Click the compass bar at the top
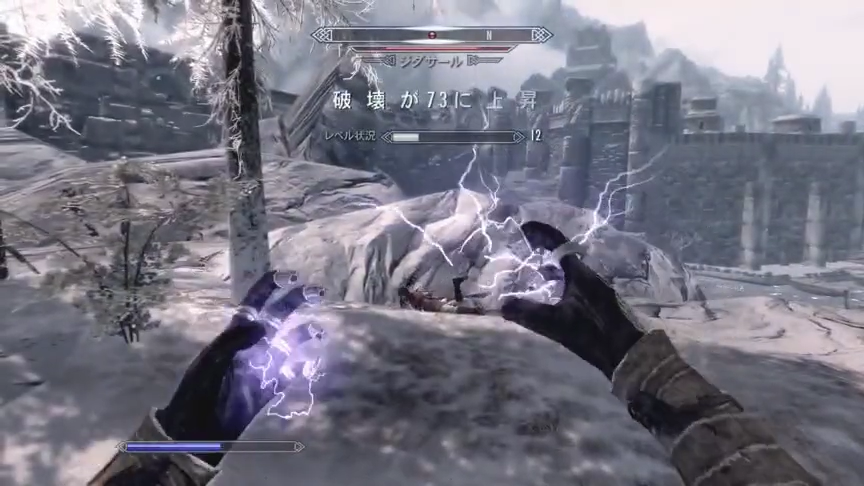The height and width of the screenshot is (486, 864). (x=431, y=34)
